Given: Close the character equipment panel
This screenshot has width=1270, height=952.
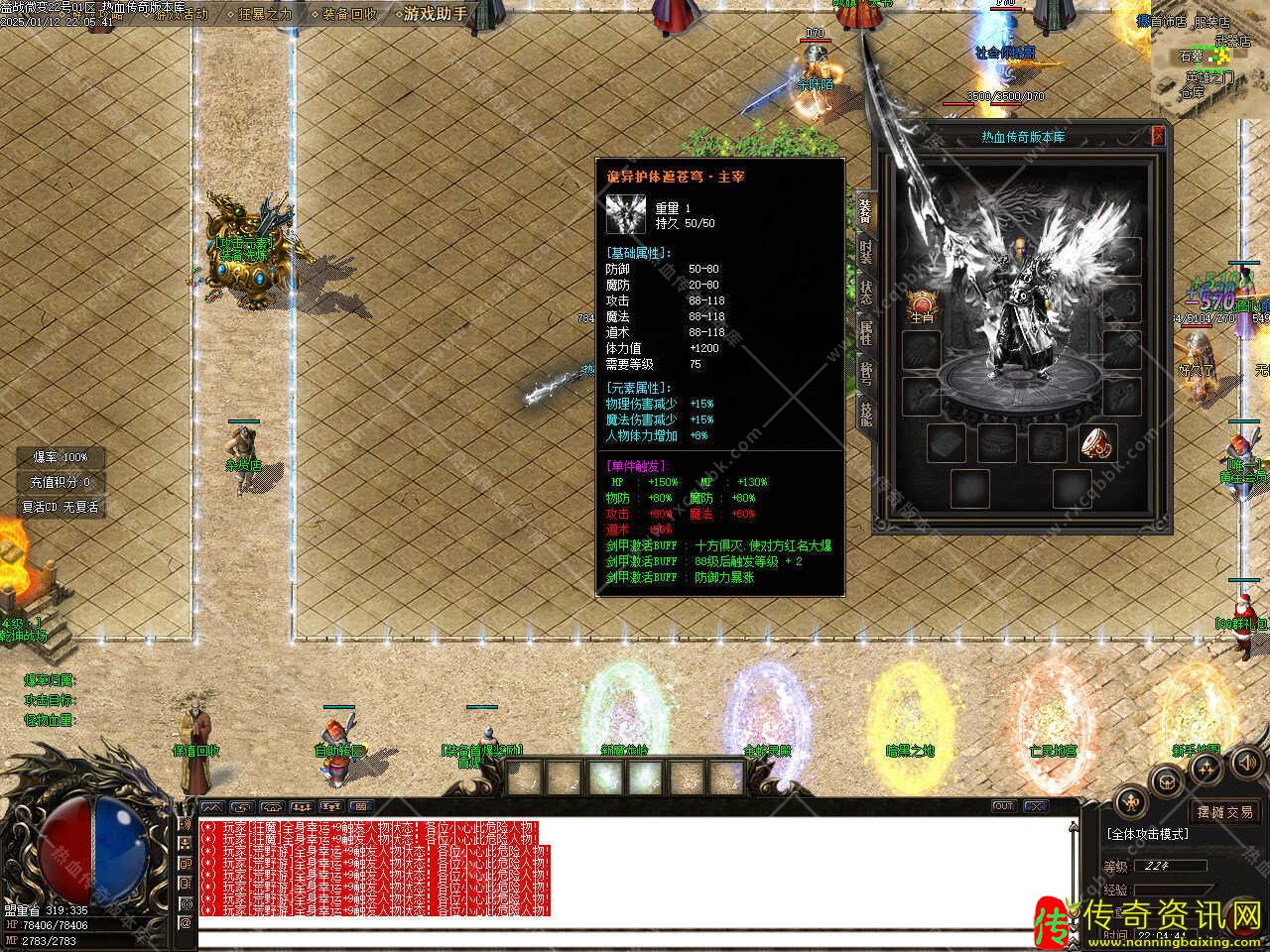Looking at the screenshot, I should pos(1158,136).
